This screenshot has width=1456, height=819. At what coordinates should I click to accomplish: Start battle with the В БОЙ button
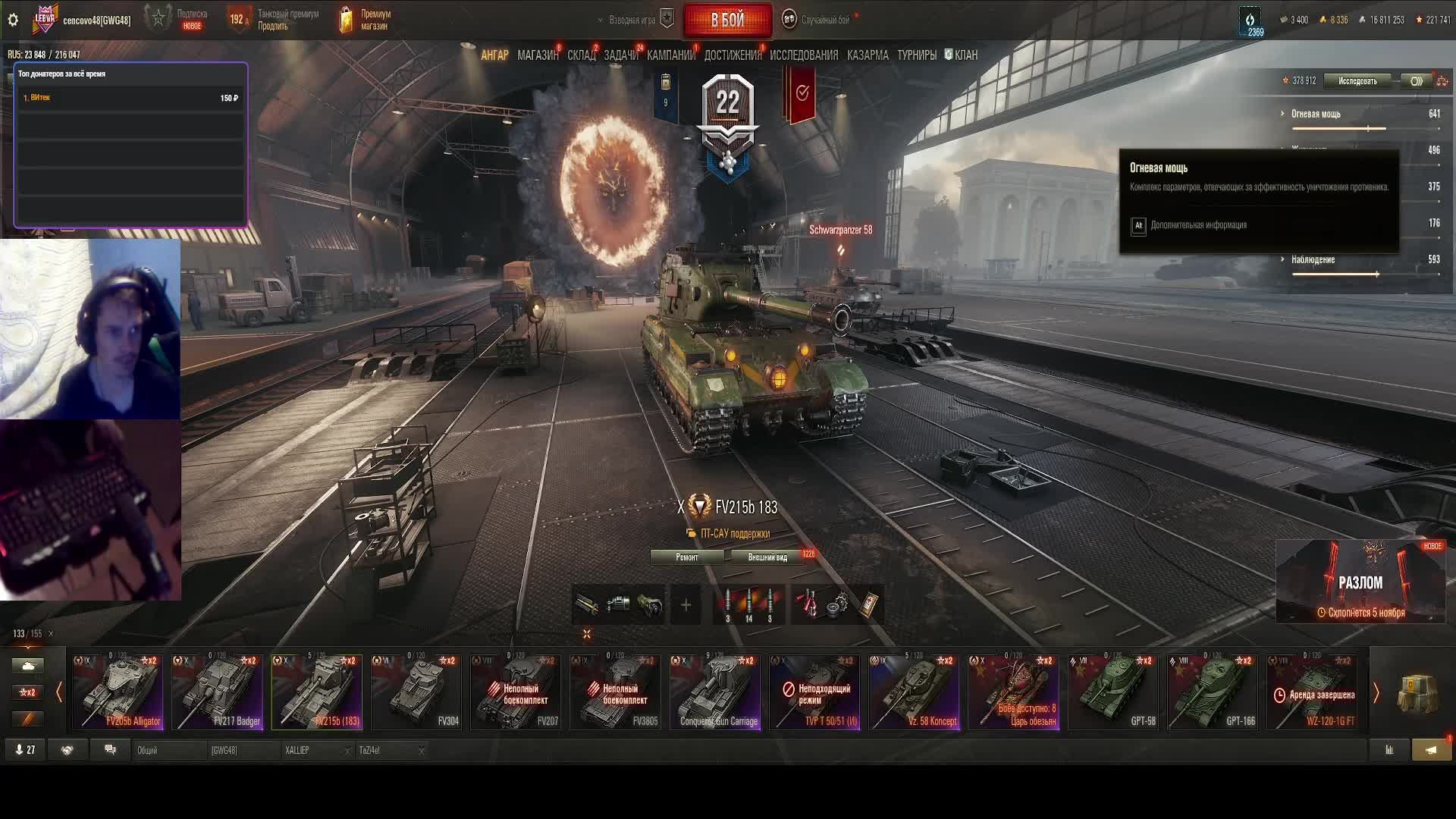click(726, 20)
